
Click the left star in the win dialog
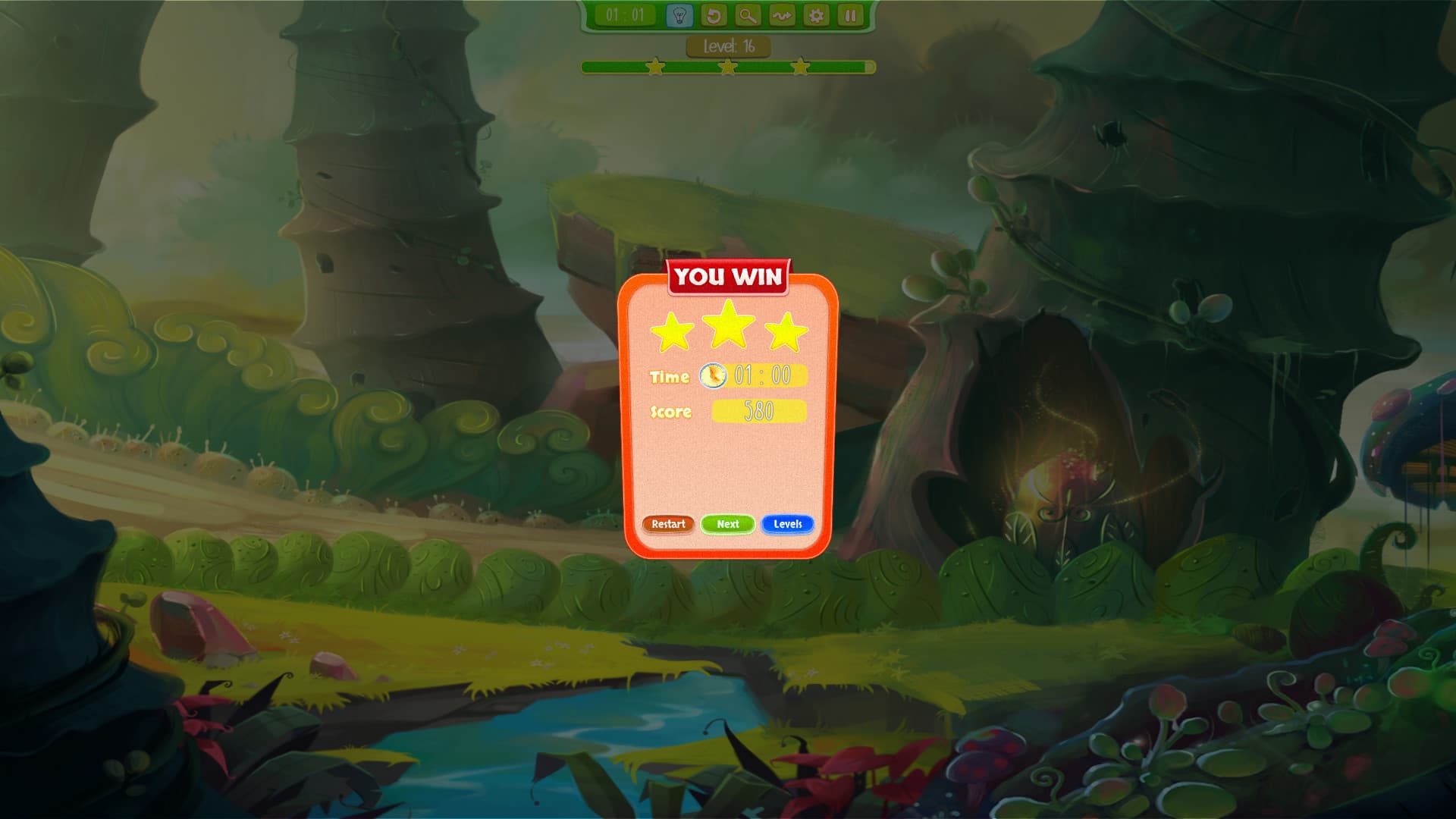click(670, 334)
